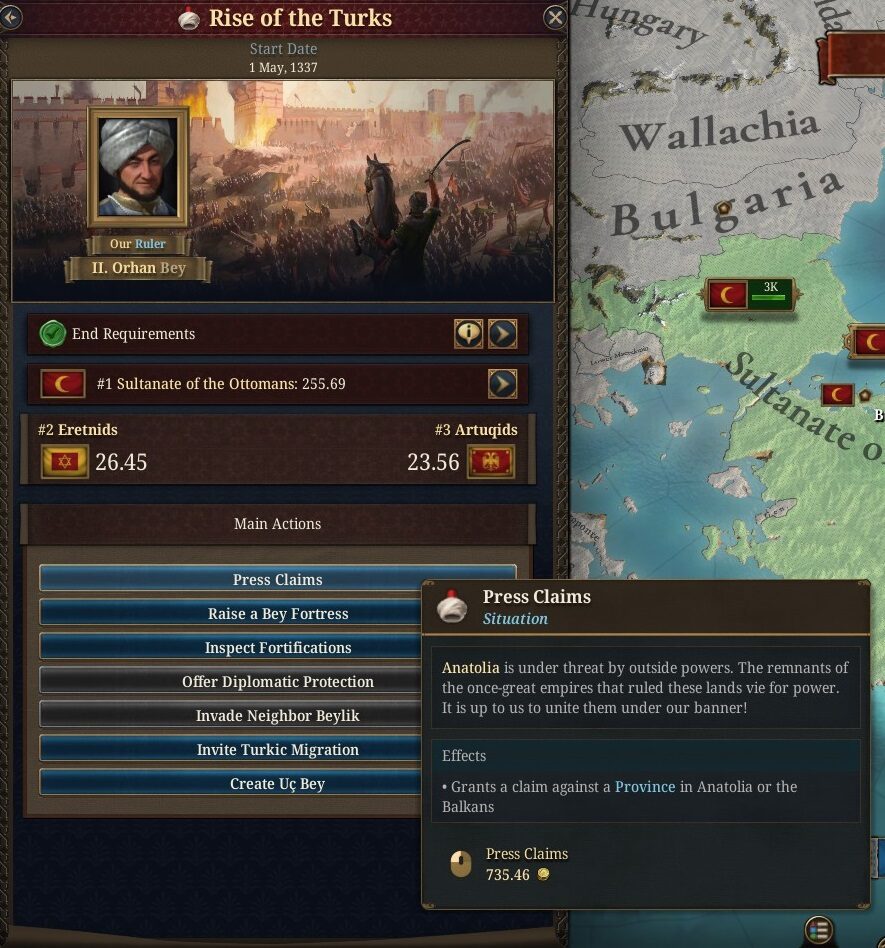Choose Offer Diplomatic Protection

coord(230,682)
